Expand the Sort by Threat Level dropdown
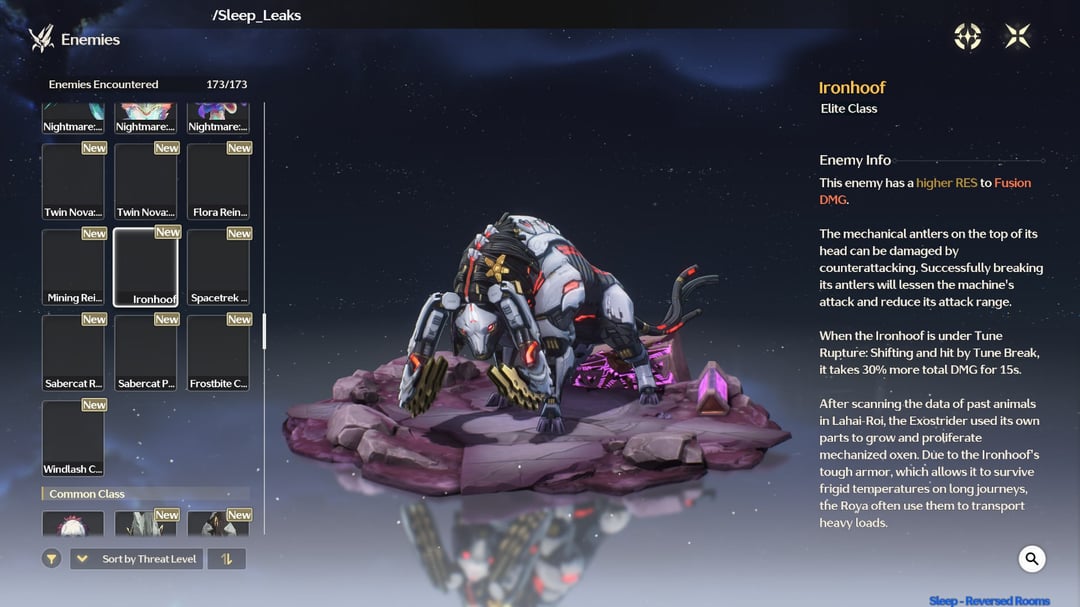 (136, 559)
